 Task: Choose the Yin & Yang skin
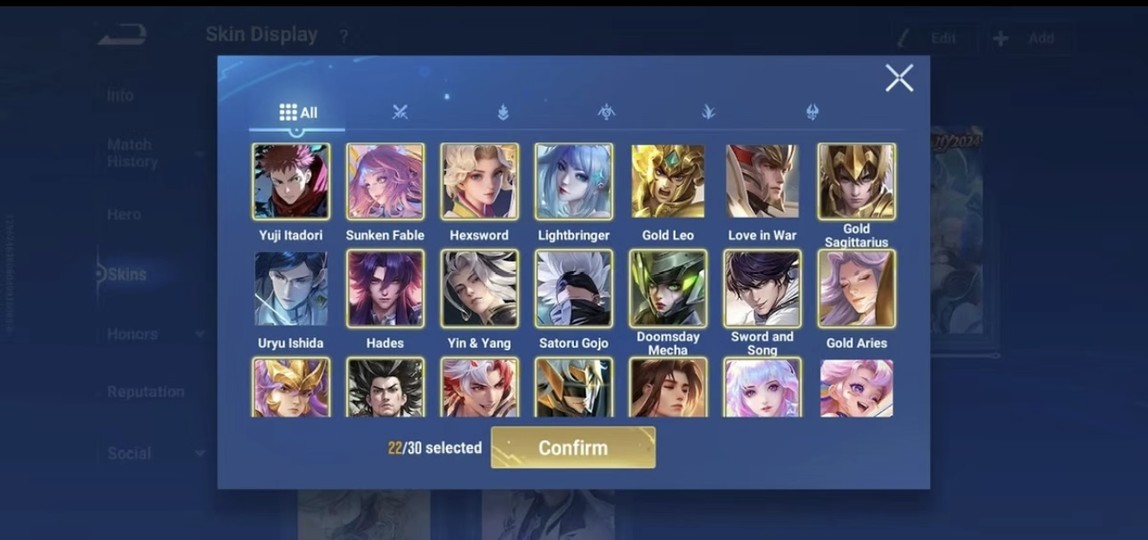(480, 289)
